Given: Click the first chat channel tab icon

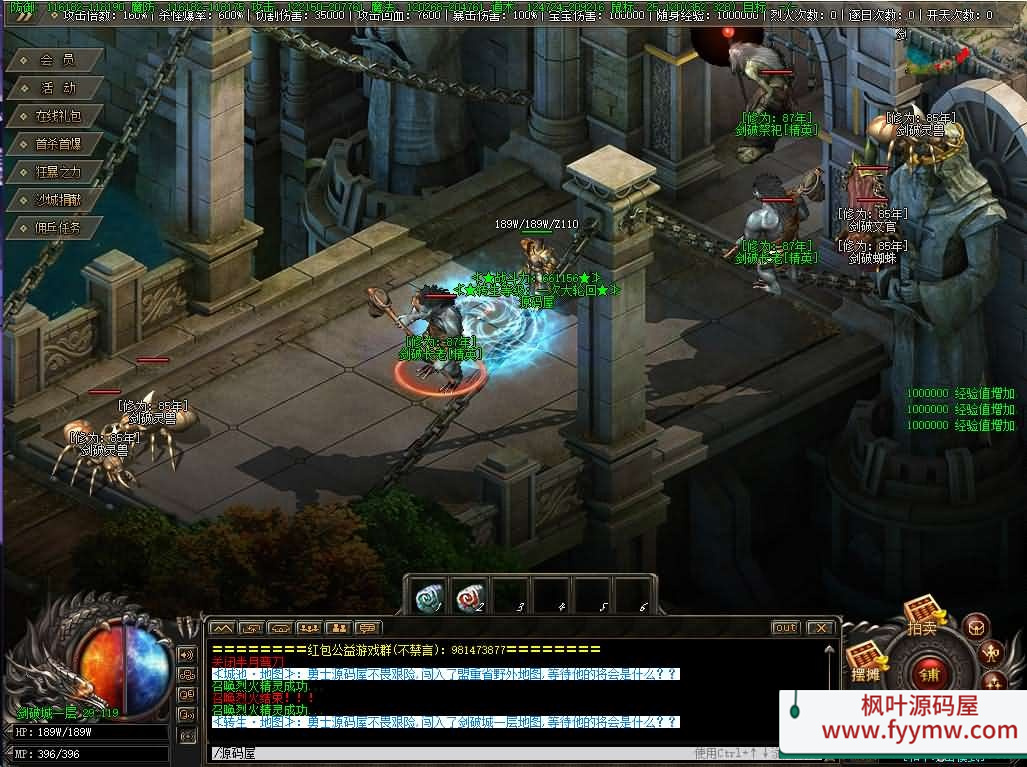Looking at the screenshot, I should [221, 628].
